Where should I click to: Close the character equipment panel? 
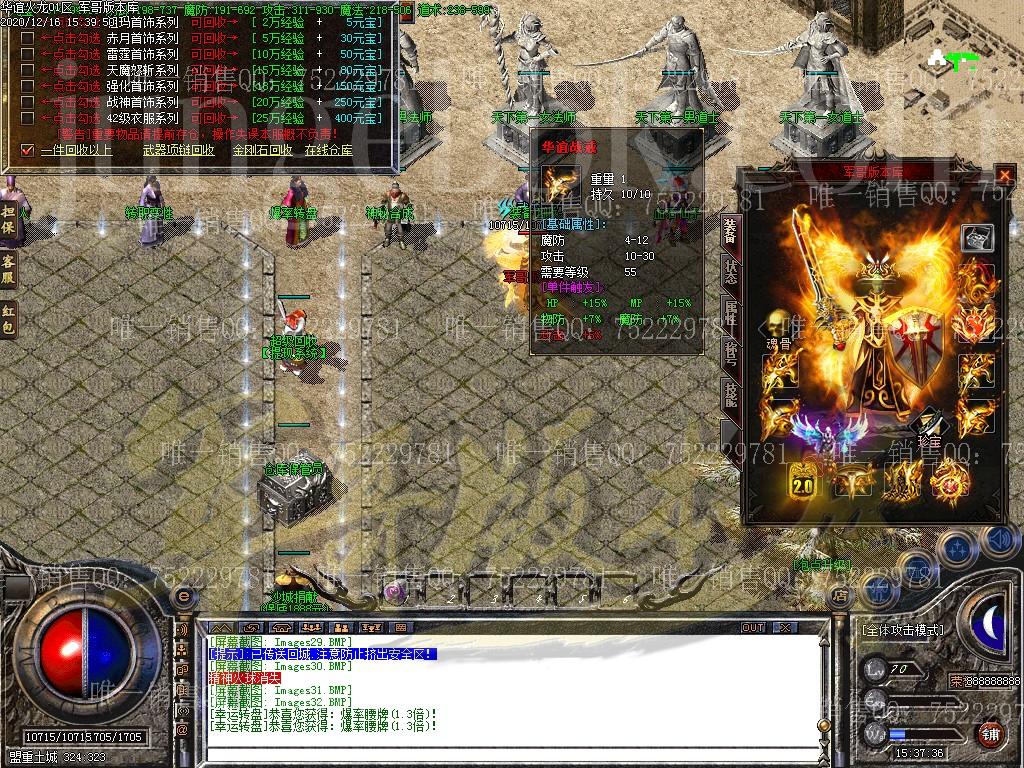pos(1004,175)
